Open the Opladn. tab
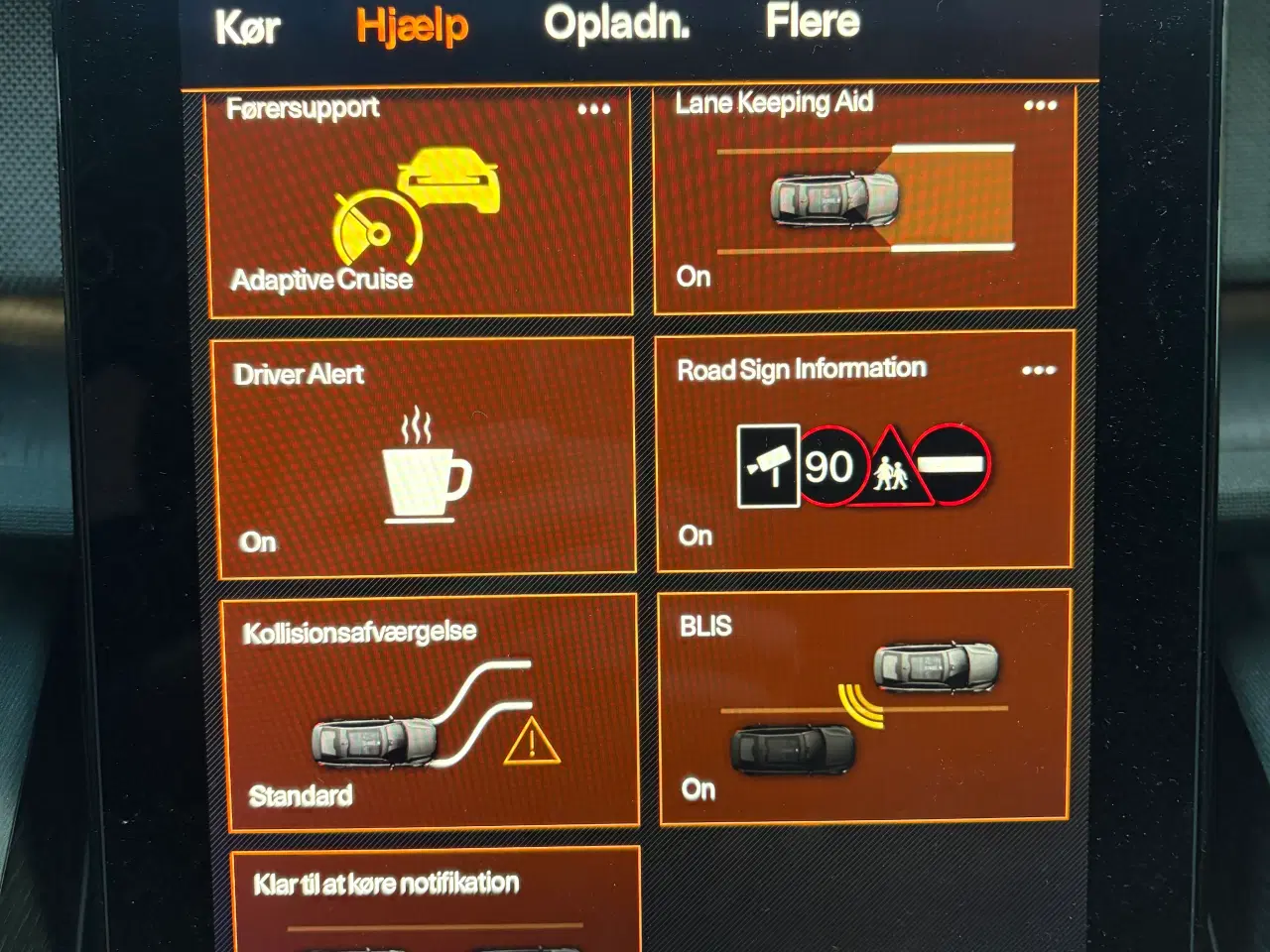The image size is (1270, 952). coord(616,23)
